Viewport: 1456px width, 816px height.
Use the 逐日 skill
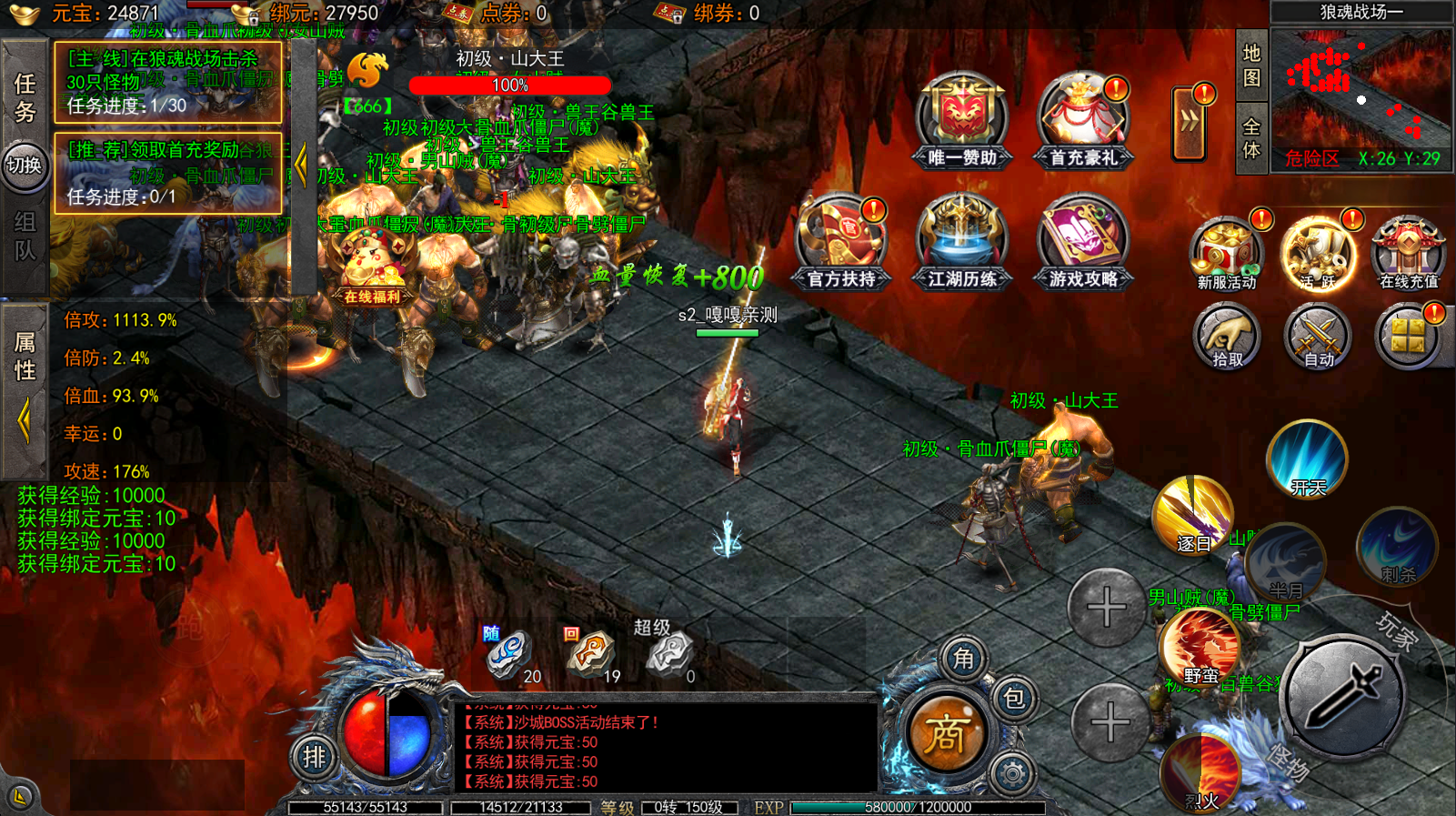tap(1192, 516)
